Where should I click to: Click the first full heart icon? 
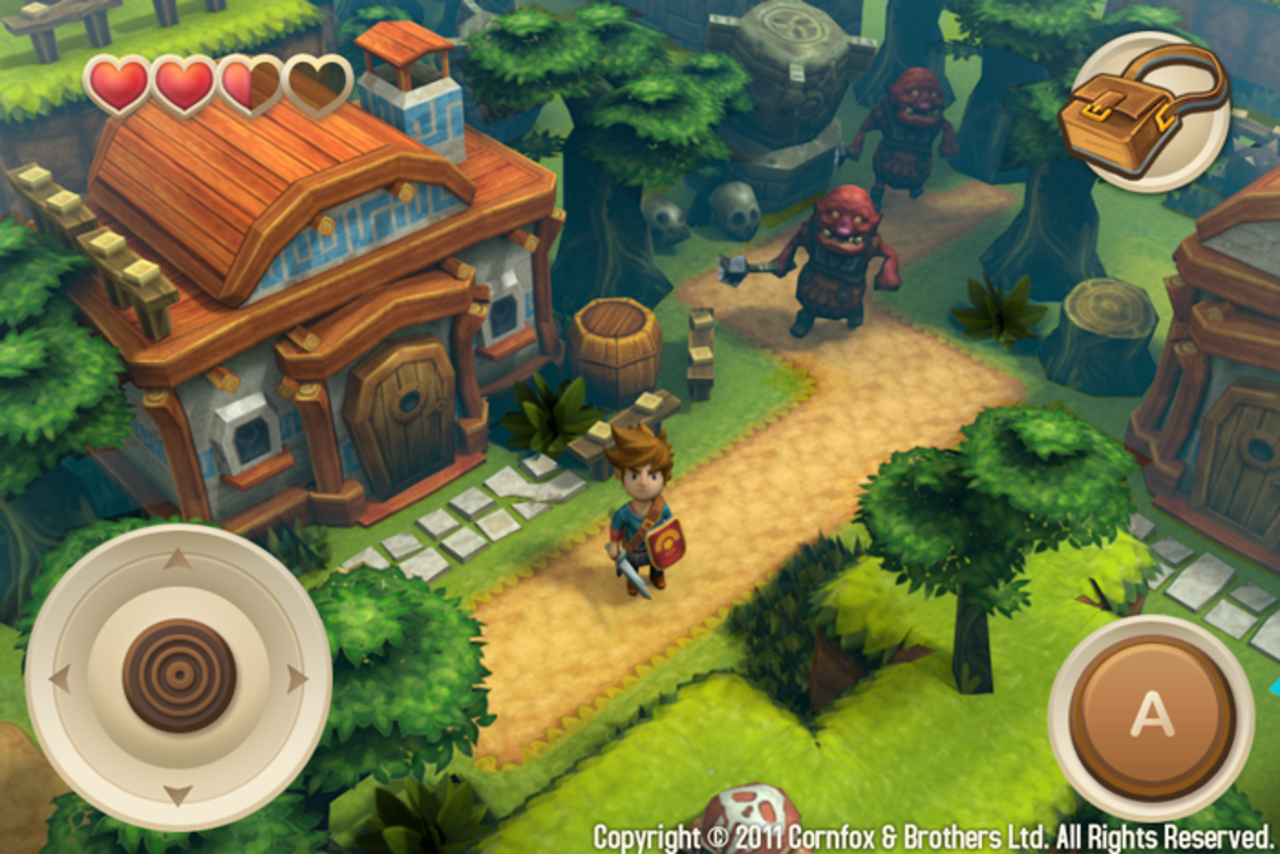(x=115, y=83)
